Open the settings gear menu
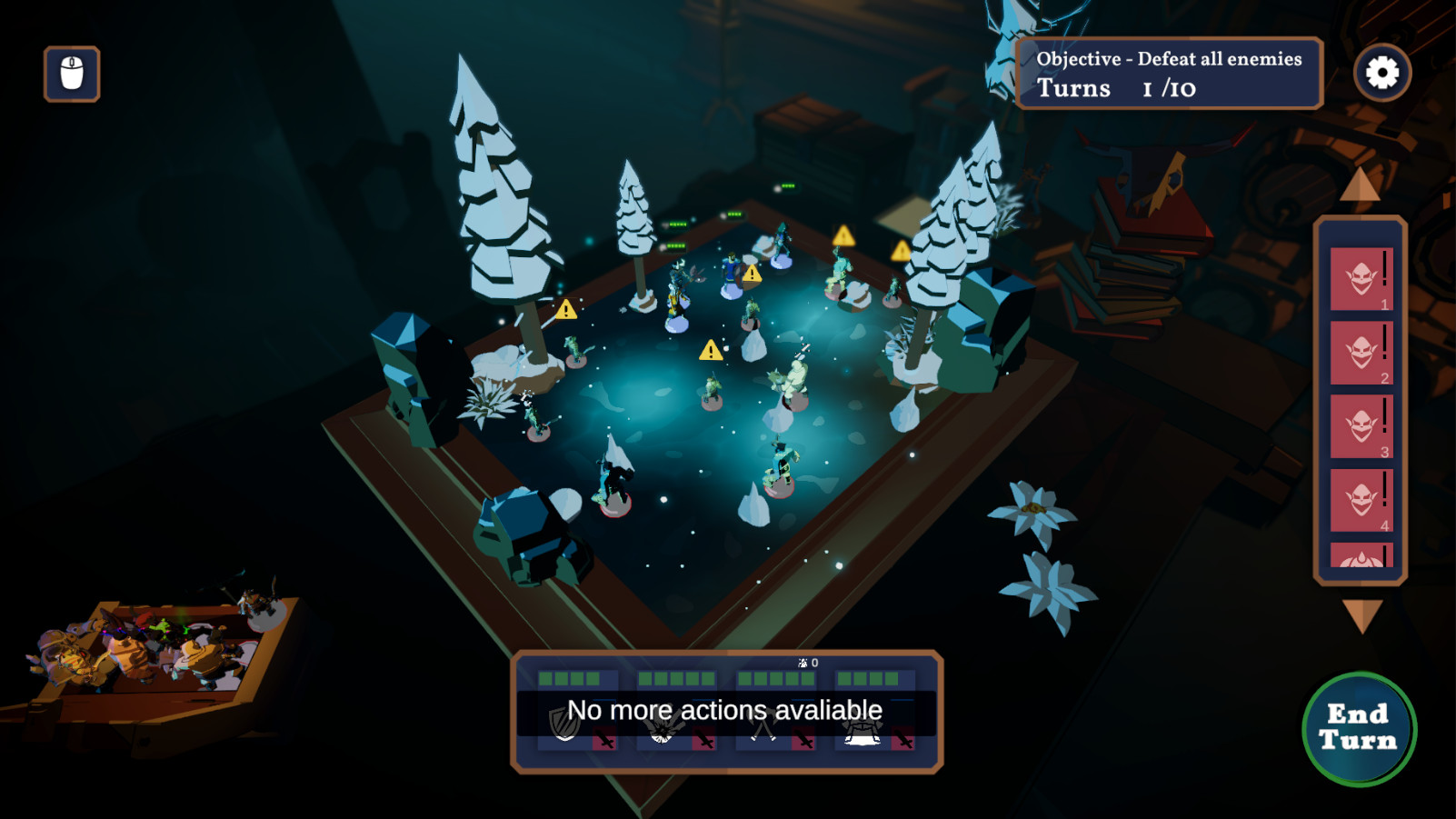Image resolution: width=1456 pixels, height=819 pixels. coord(1382,73)
